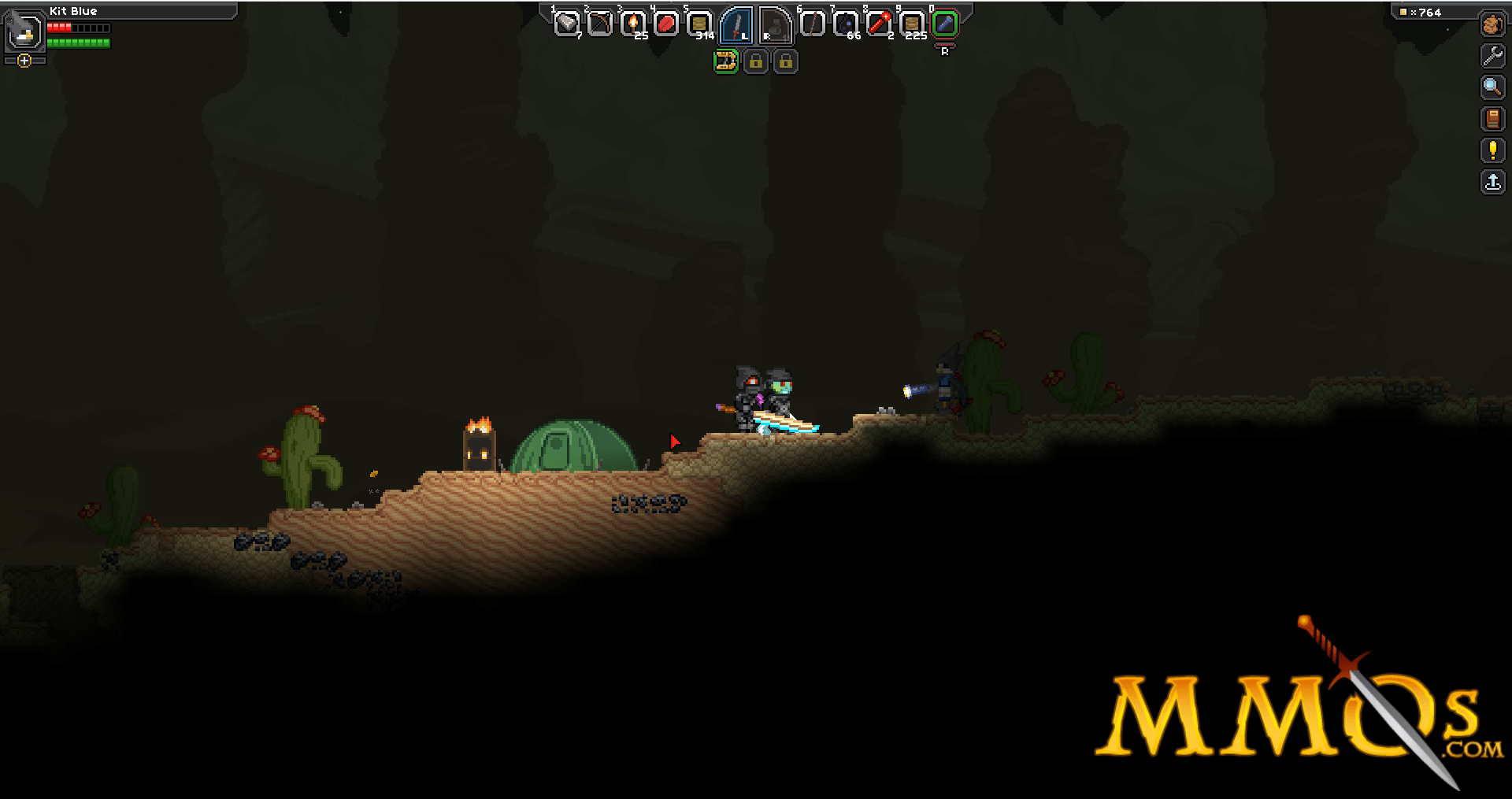Toggle the right hotbar lock padlock
The image size is (1512, 799).
(787, 62)
